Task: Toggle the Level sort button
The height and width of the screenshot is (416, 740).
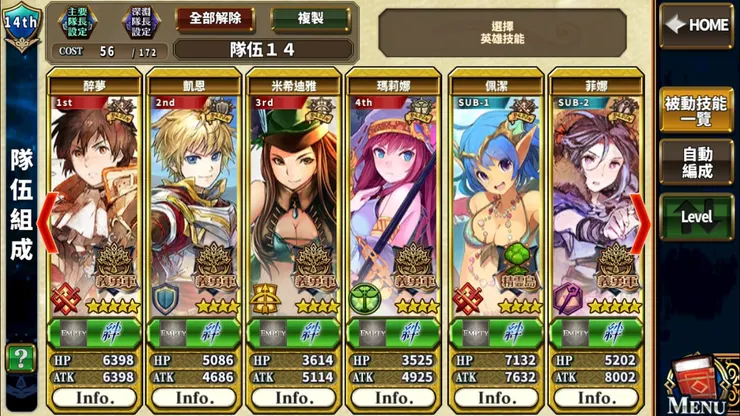Action: point(696,216)
